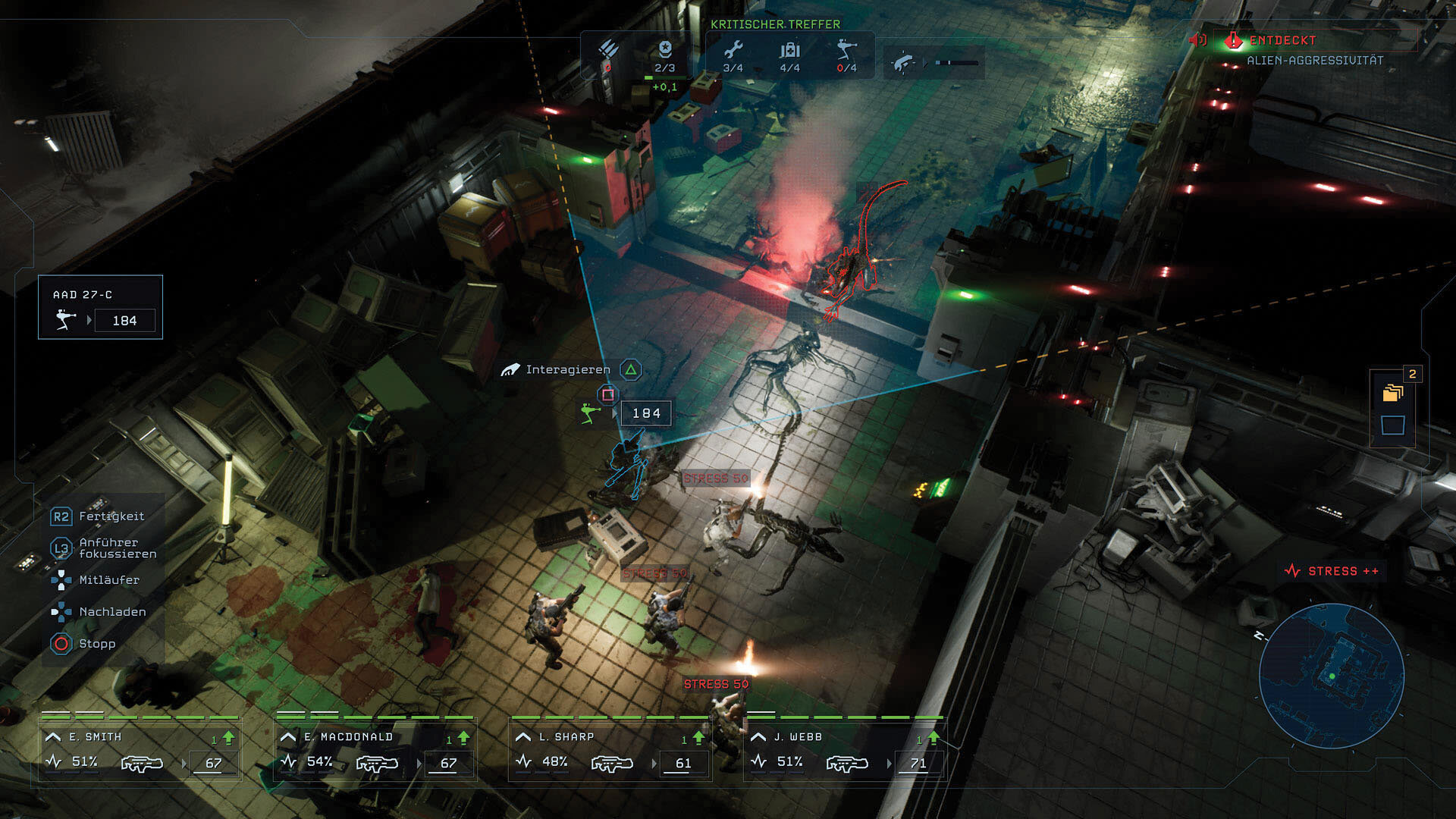Select the ammo clips bullets icon
The width and height of the screenshot is (1456, 819).
pyautogui.click(x=608, y=52)
